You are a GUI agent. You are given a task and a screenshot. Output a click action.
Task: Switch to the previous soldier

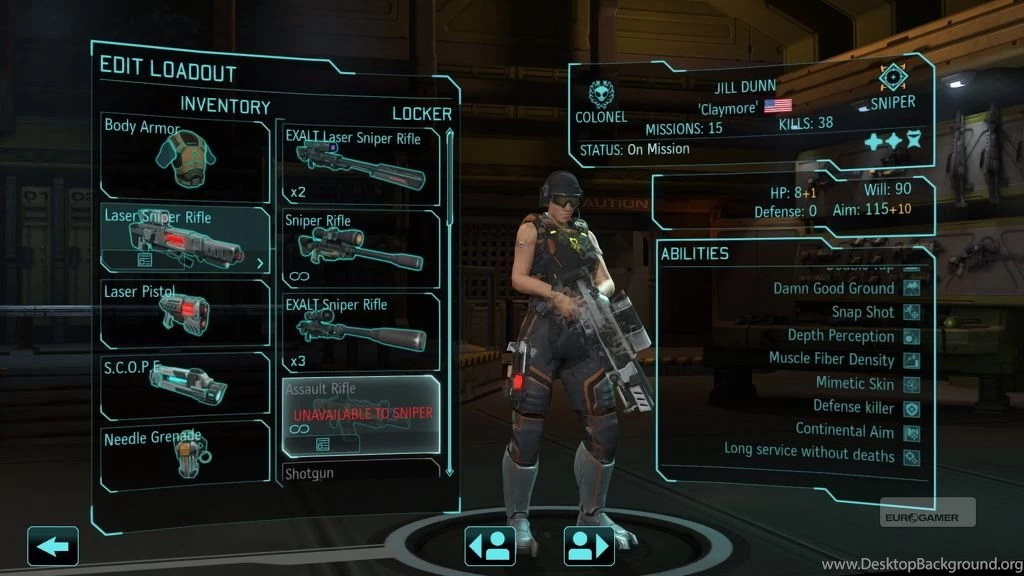(490, 546)
